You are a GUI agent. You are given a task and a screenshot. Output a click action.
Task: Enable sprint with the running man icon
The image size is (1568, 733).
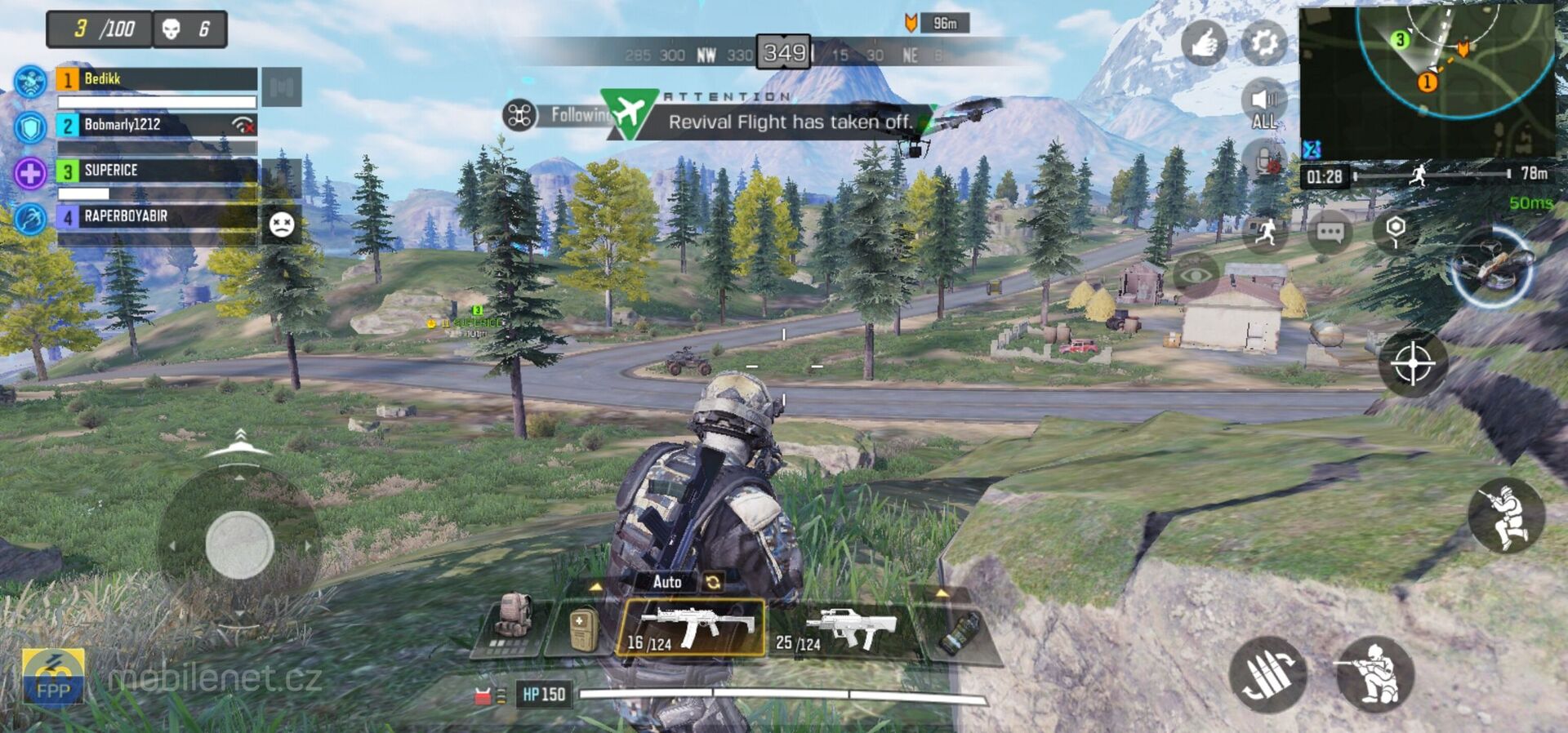(1264, 231)
